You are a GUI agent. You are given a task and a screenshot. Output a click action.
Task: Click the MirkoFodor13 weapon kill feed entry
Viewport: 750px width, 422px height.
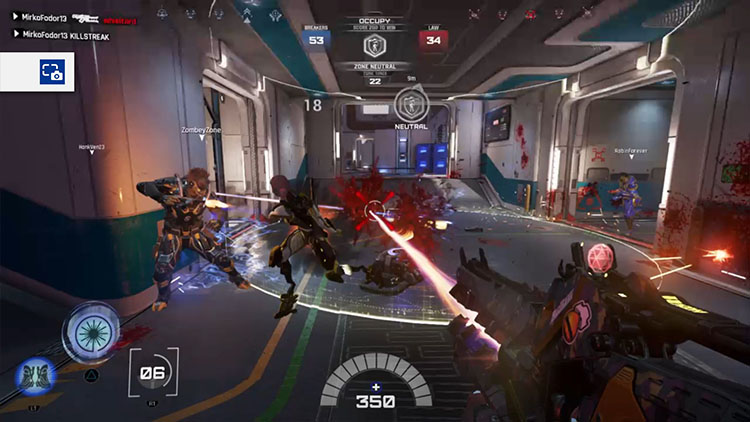tap(70, 18)
